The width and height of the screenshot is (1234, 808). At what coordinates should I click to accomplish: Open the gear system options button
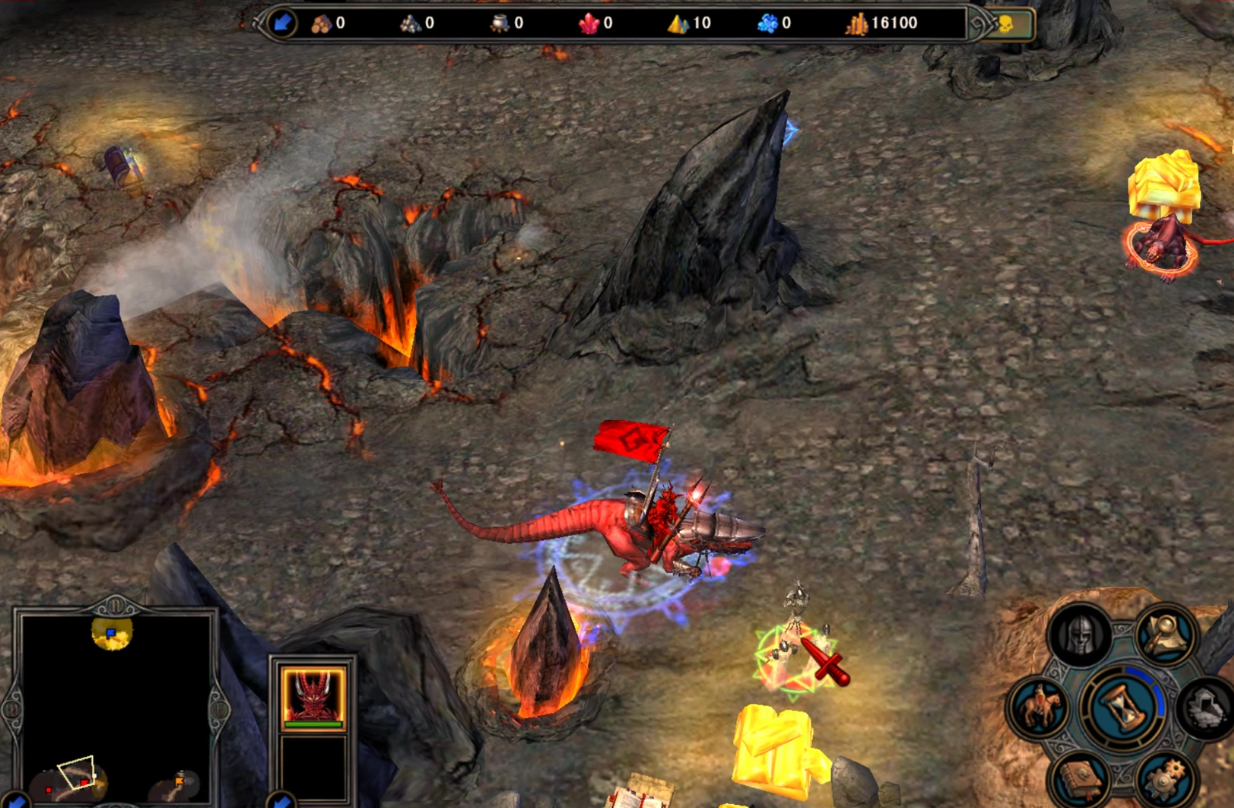coord(1165,778)
